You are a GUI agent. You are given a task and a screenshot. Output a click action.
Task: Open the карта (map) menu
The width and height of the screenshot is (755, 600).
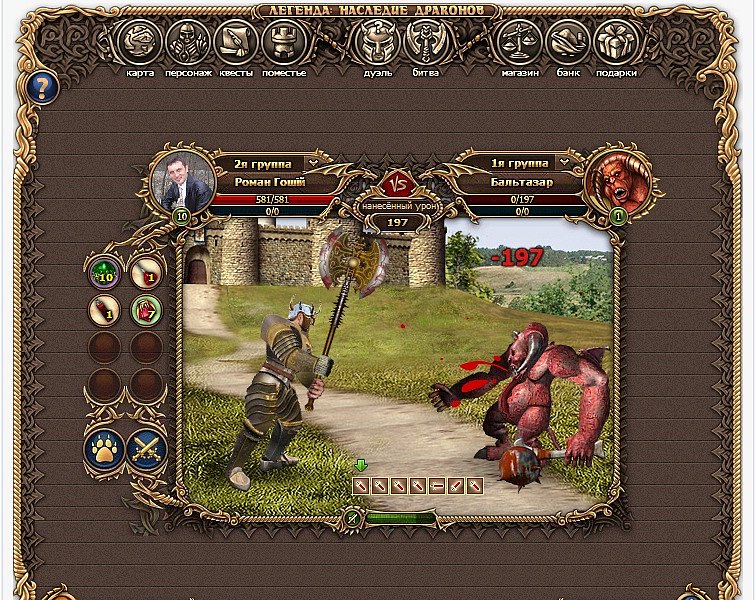click(x=139, y=42)
